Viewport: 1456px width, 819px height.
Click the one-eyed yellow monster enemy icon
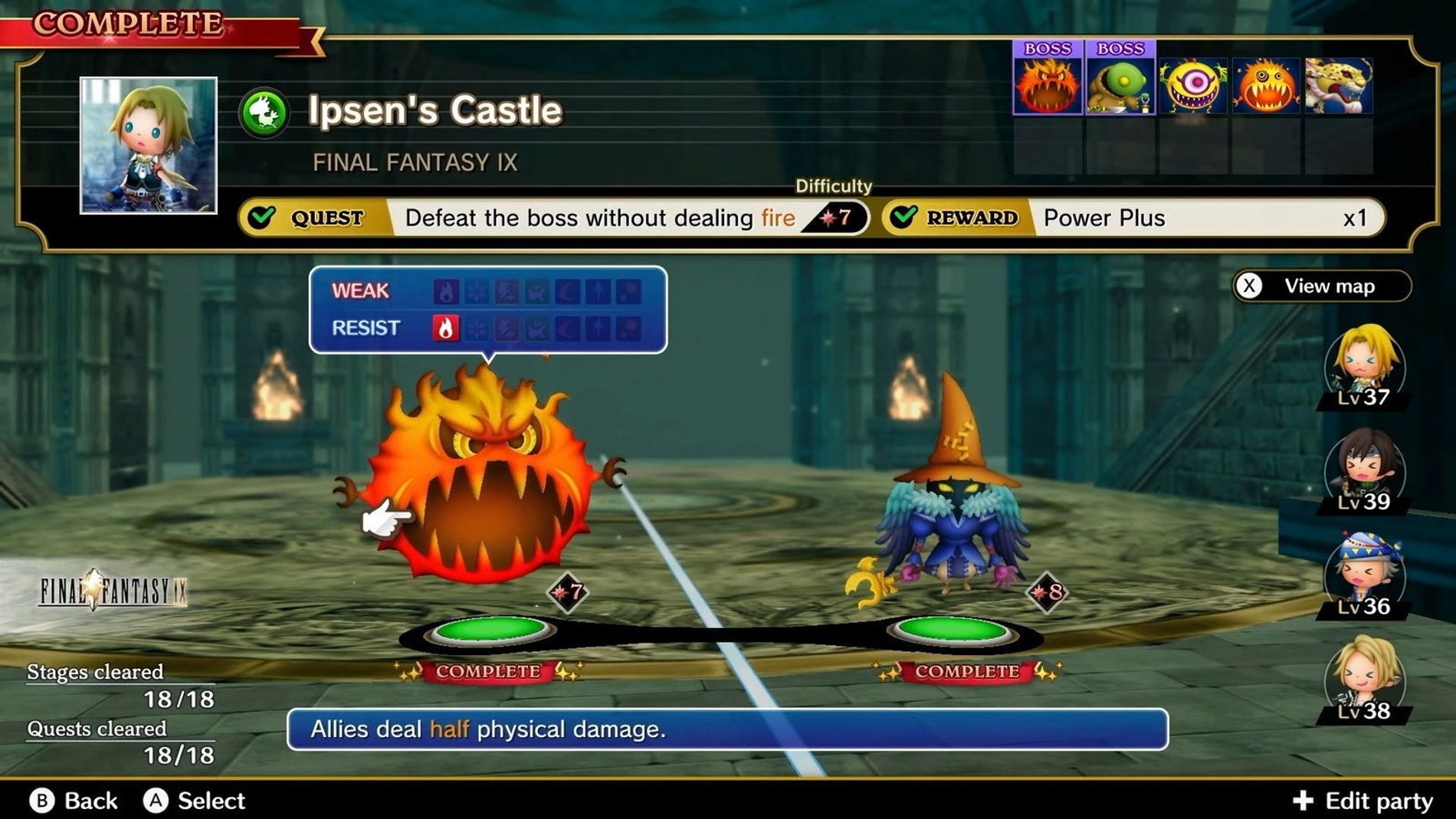(x=1192, y=86)
